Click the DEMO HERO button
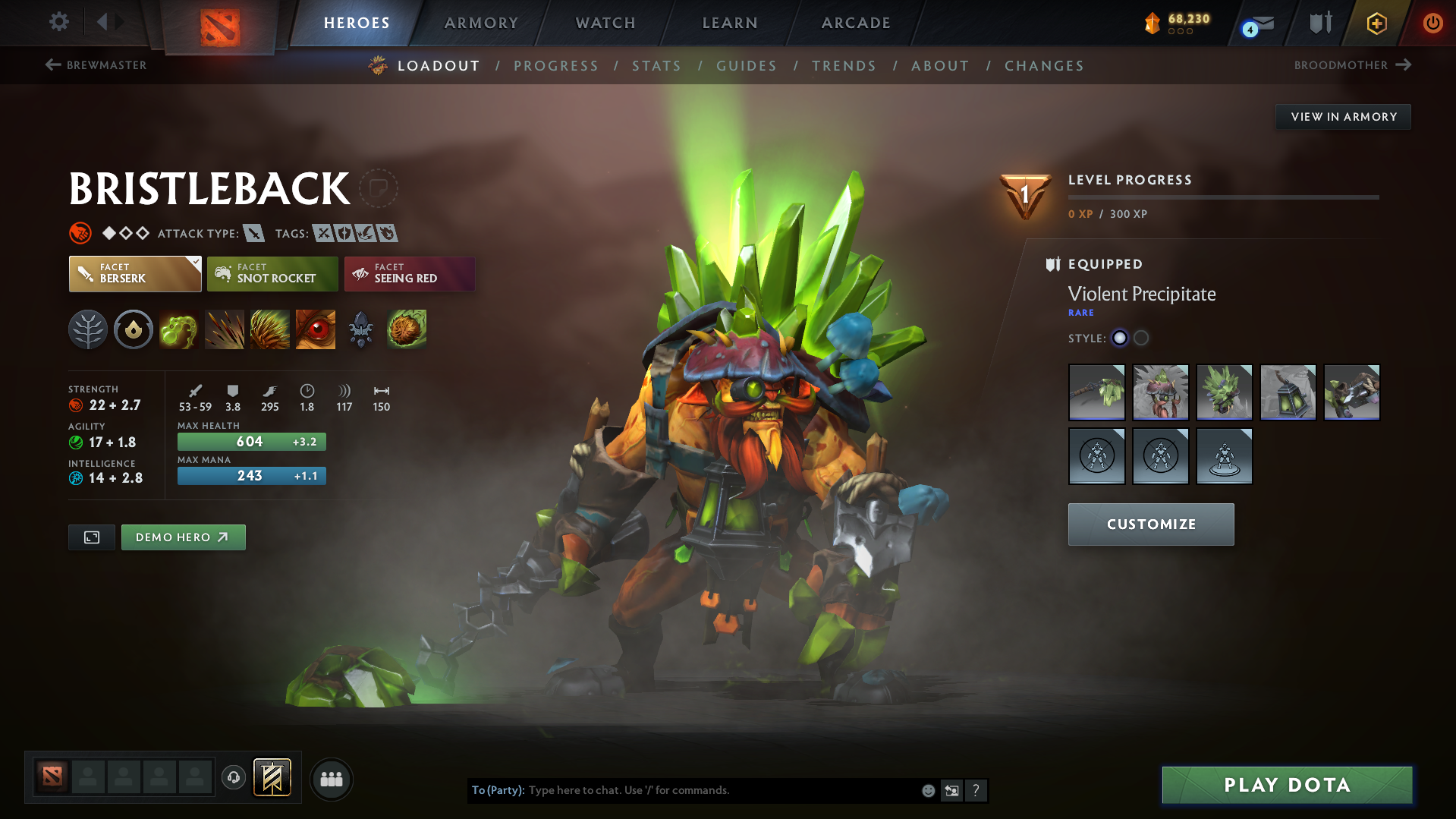This screenshot has width=1456, height=819. (183, 537)
